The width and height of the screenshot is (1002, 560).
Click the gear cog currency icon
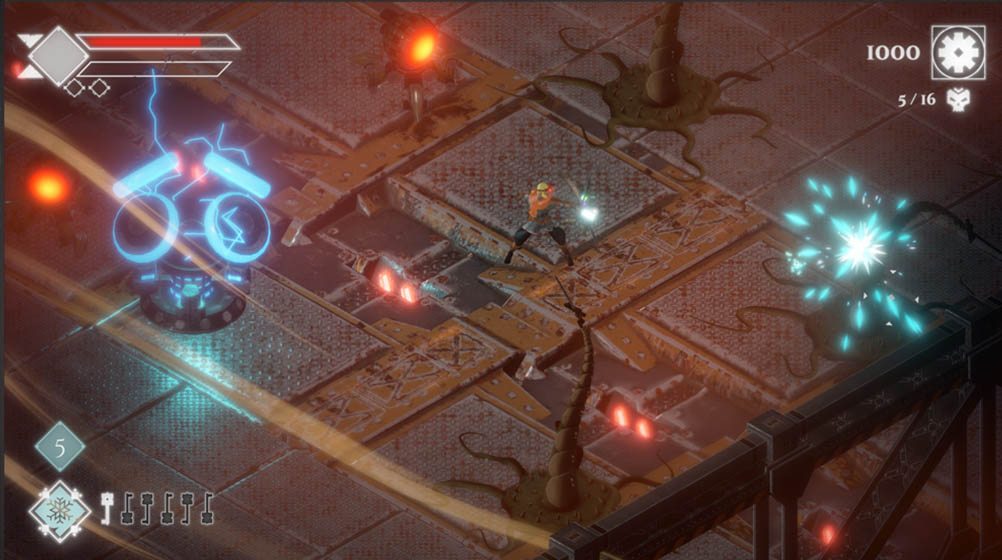click(x=958, y=52)
